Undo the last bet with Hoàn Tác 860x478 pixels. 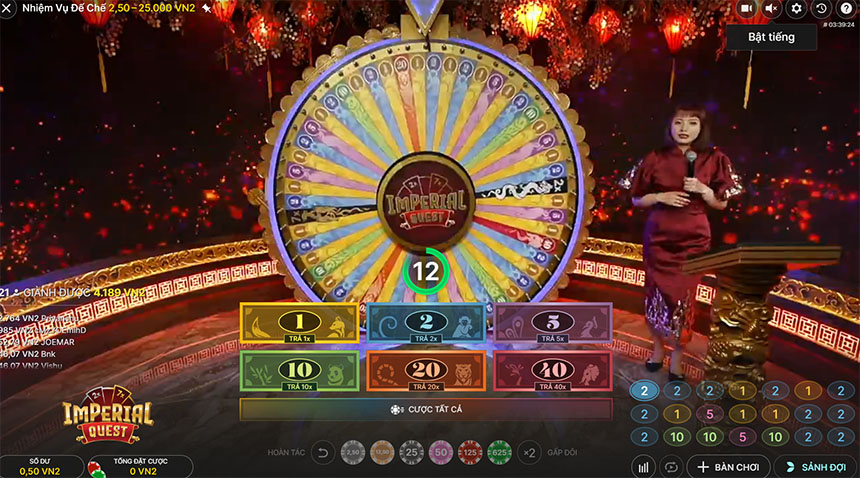coord(323,453)
